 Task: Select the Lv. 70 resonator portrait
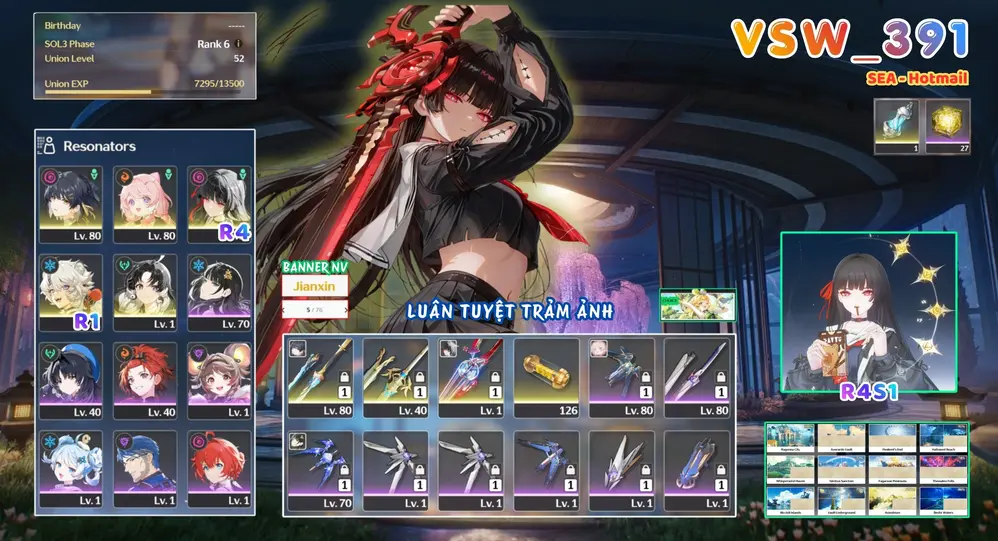pyautogui.click(x=218, y=293)
